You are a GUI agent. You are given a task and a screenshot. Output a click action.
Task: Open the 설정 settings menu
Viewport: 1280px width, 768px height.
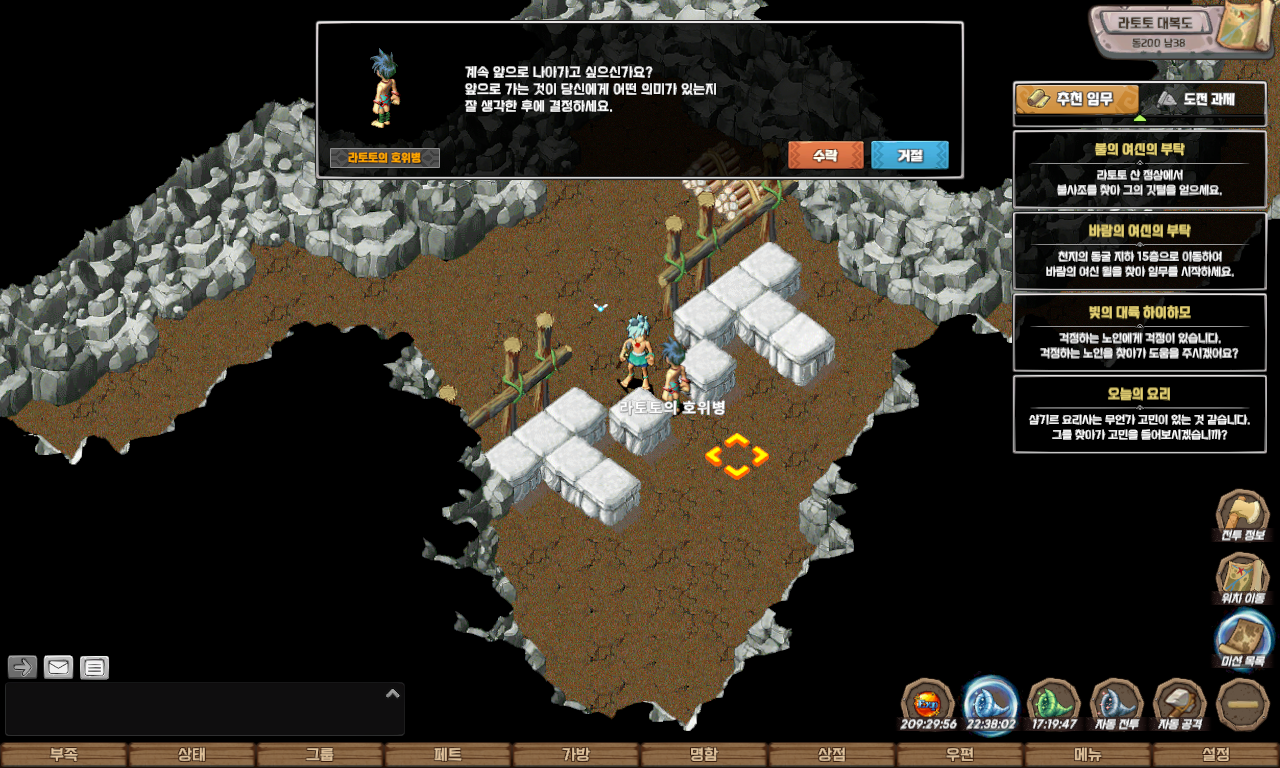click(x=1216, y=755)
